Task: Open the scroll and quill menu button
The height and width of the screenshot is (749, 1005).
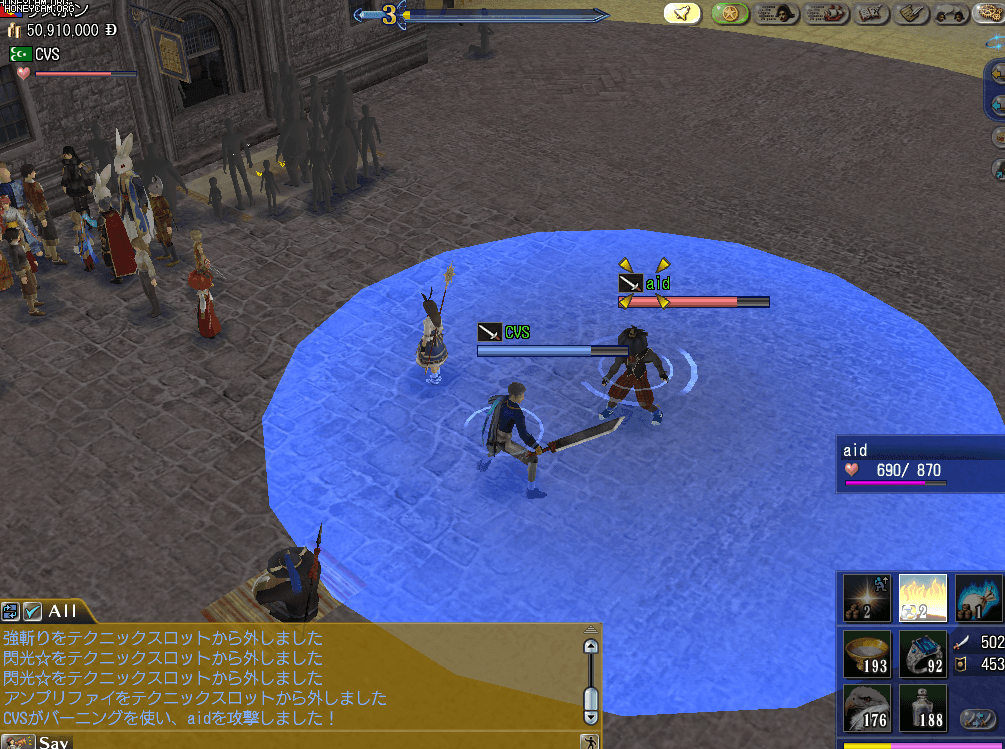Action: pos(910,13)
